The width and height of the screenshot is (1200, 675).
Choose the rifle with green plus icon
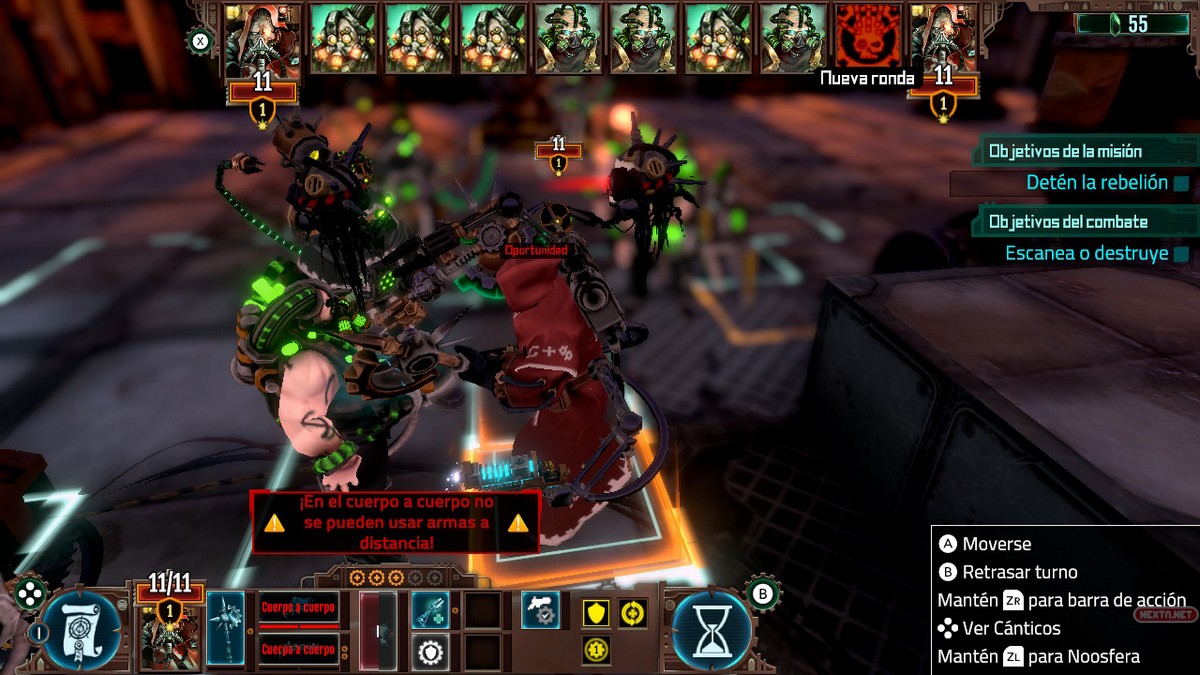[x=430, y=609]
